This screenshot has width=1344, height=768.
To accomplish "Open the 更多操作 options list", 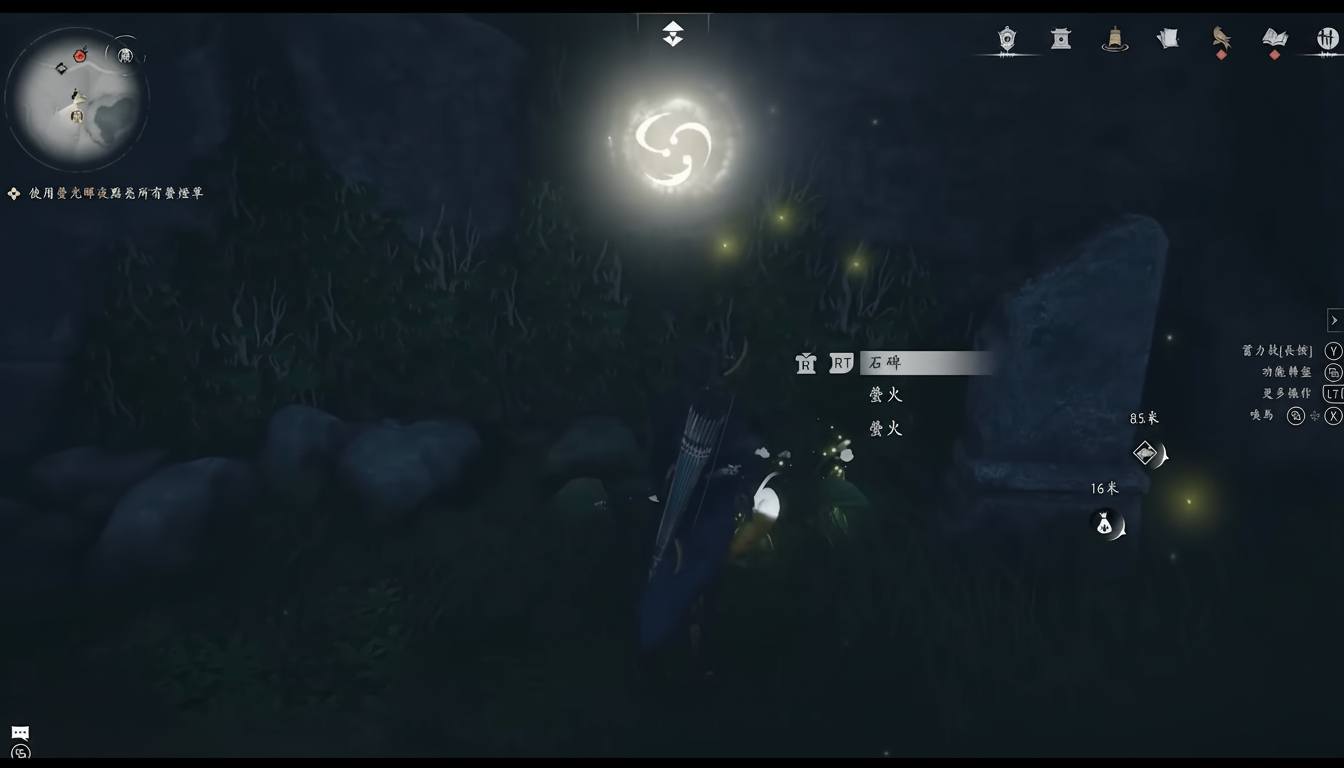I will pyautogui.click(x=1285, y=392).
